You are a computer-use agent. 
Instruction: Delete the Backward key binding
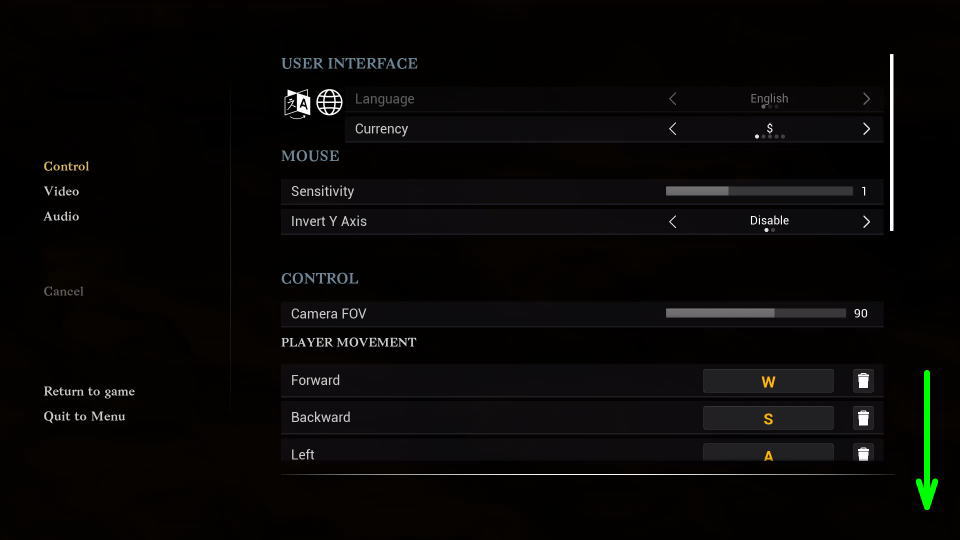(x=863, y=418)
